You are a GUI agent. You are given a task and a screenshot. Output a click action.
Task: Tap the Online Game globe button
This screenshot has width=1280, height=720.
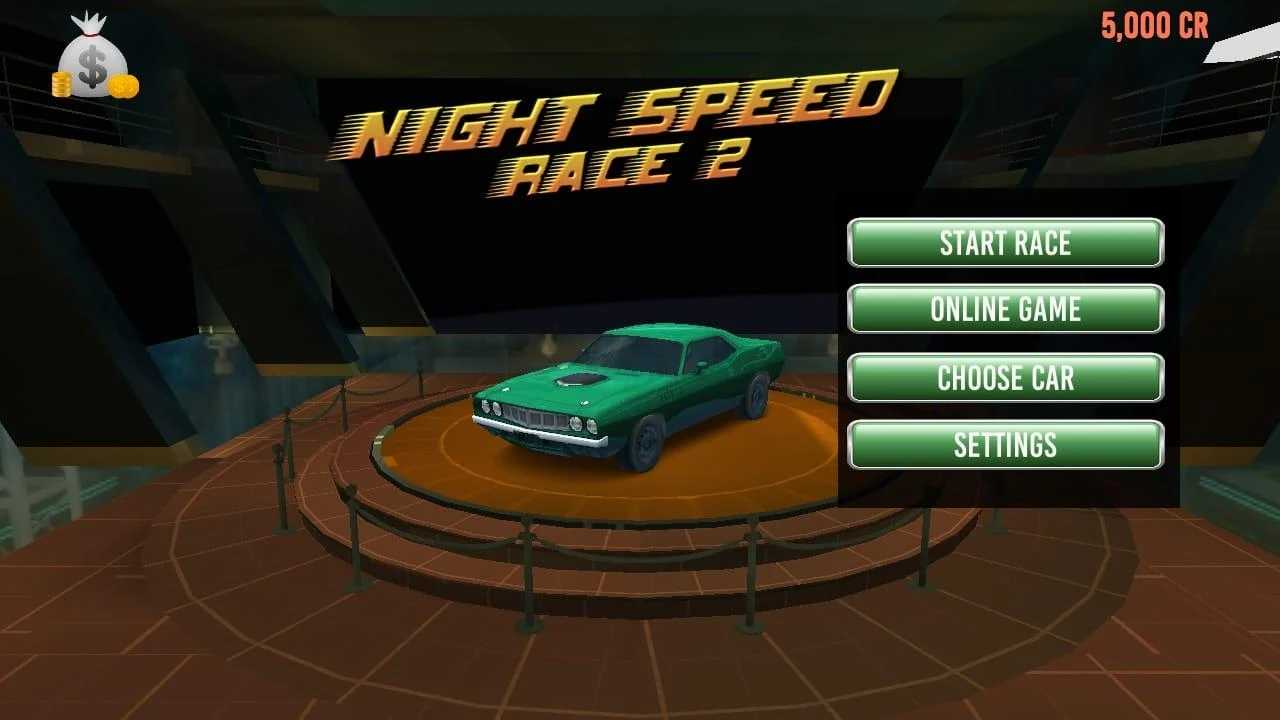[1005, 309]
